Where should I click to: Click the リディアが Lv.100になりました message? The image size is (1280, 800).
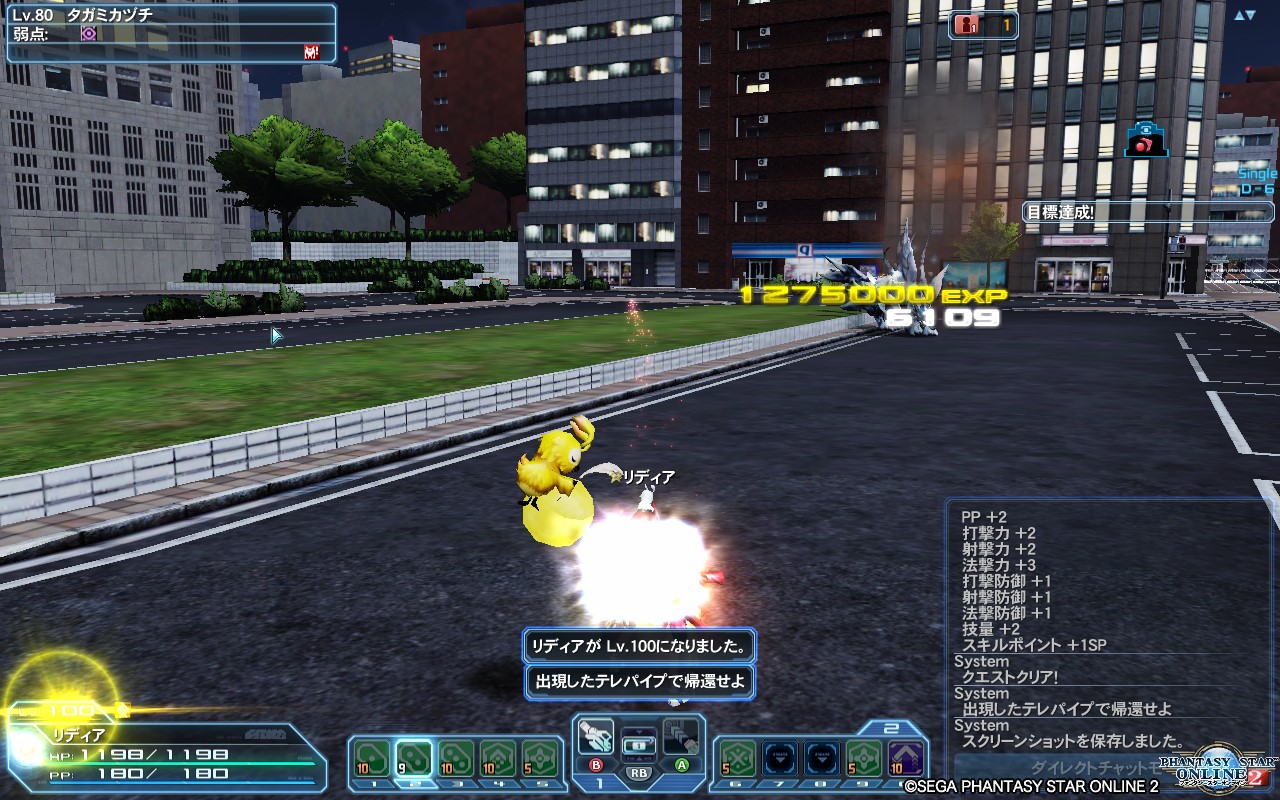tap(638, 644)
